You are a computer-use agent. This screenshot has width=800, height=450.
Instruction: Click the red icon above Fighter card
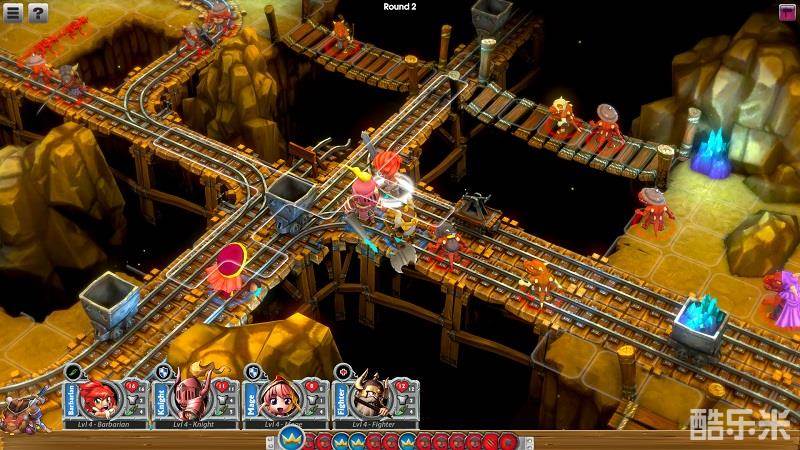(x=341, y=371)
